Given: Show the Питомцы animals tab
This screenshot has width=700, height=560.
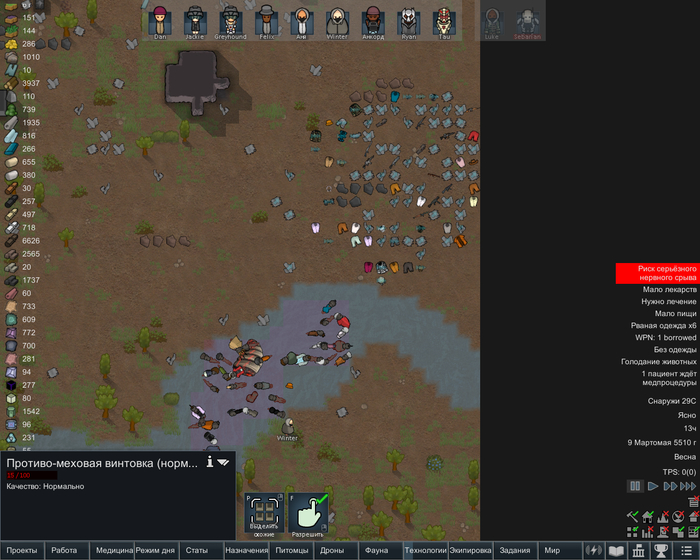Looking at the screenshot, I should [292, 550].
